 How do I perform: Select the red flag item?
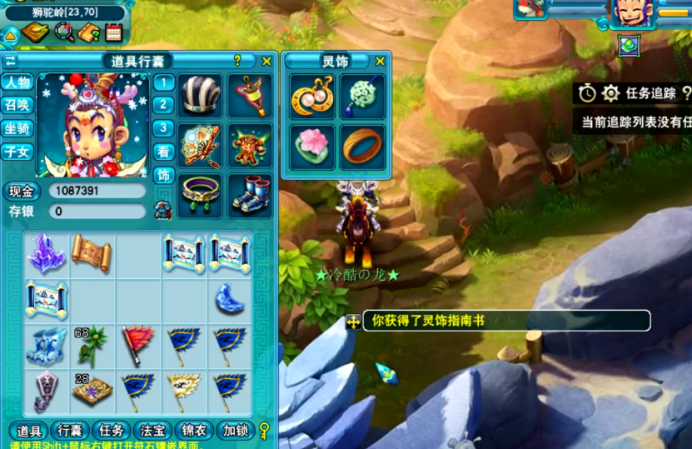coord(137,344)
